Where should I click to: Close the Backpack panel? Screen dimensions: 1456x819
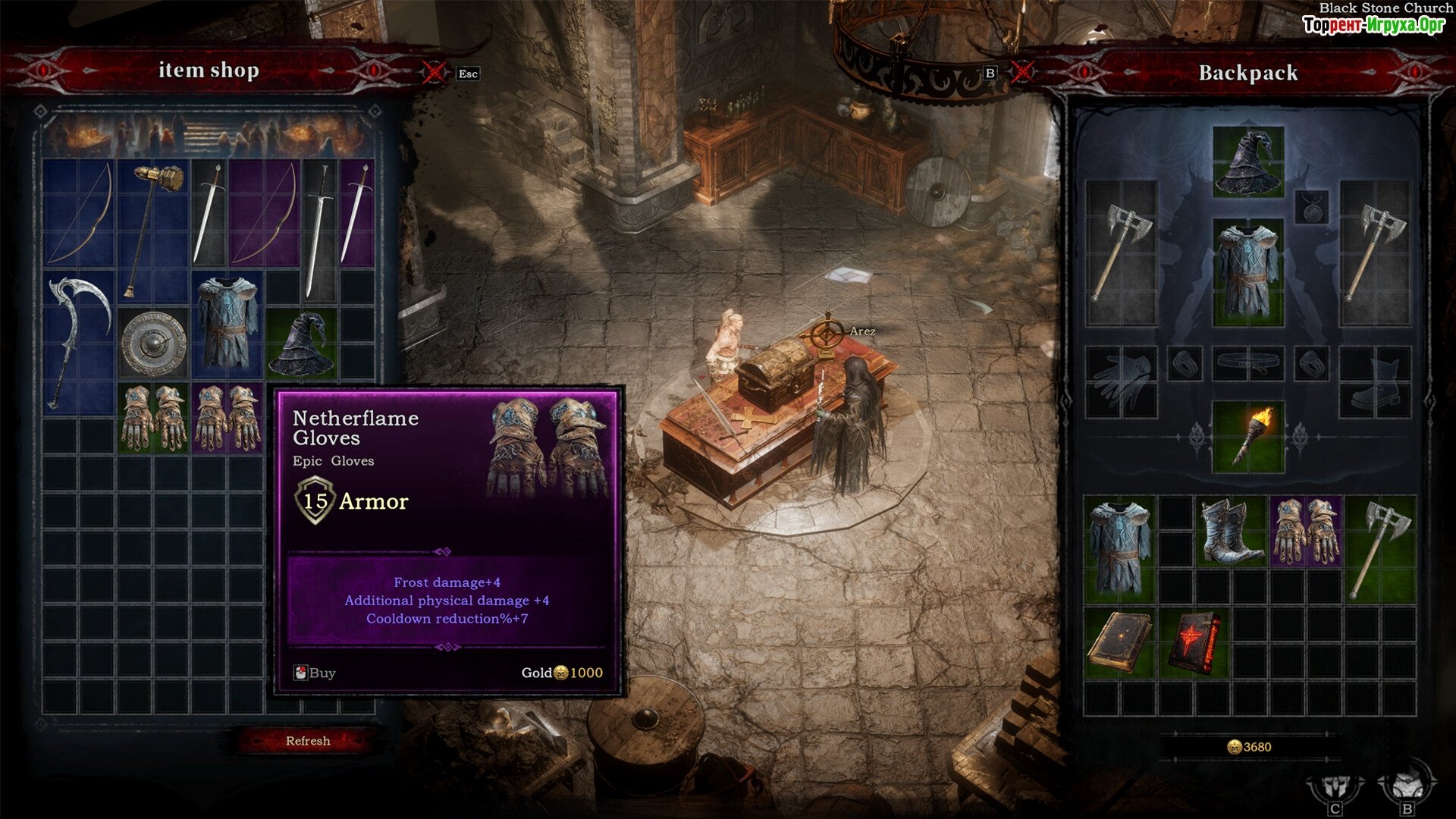pyautogui.click(x=1022, y=73)
